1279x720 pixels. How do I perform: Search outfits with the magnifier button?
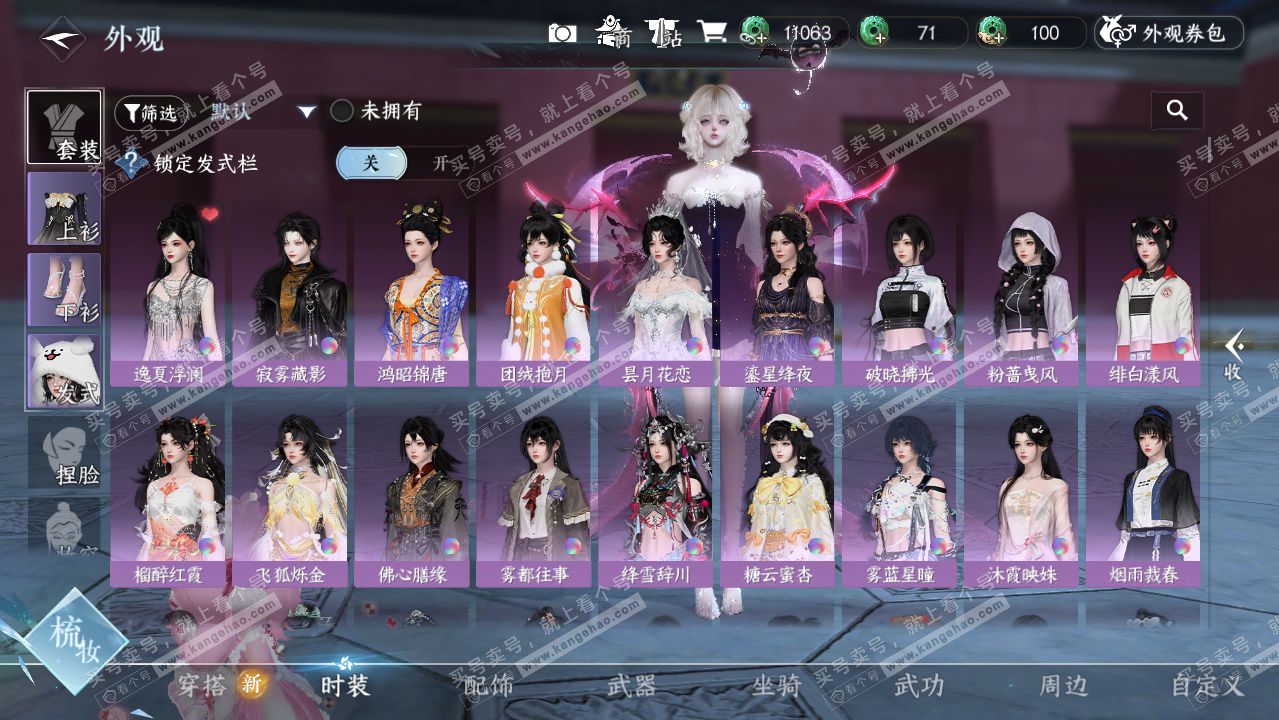pyautogui.click(x=1177, y=111)
